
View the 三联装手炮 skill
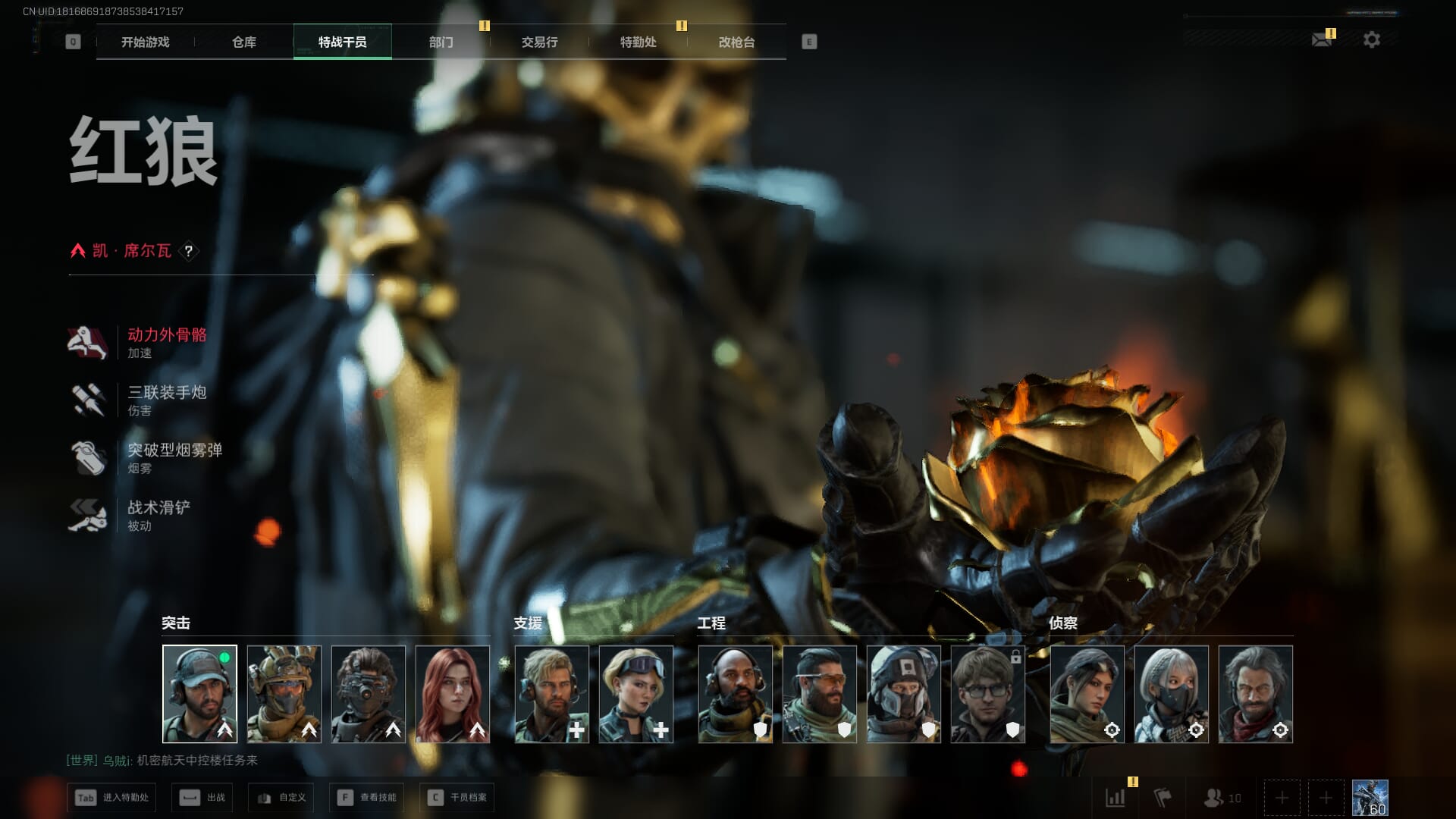(x=166, y=393)
